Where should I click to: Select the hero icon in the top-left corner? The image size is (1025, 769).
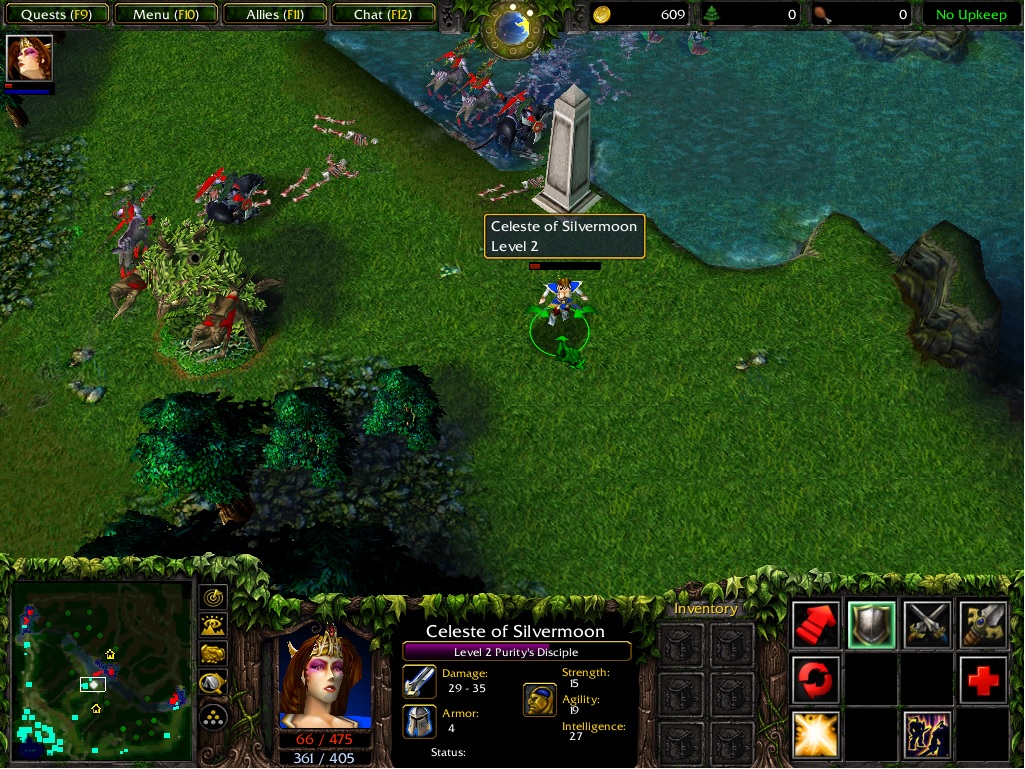pyautogui.click(x=29, y=58)
